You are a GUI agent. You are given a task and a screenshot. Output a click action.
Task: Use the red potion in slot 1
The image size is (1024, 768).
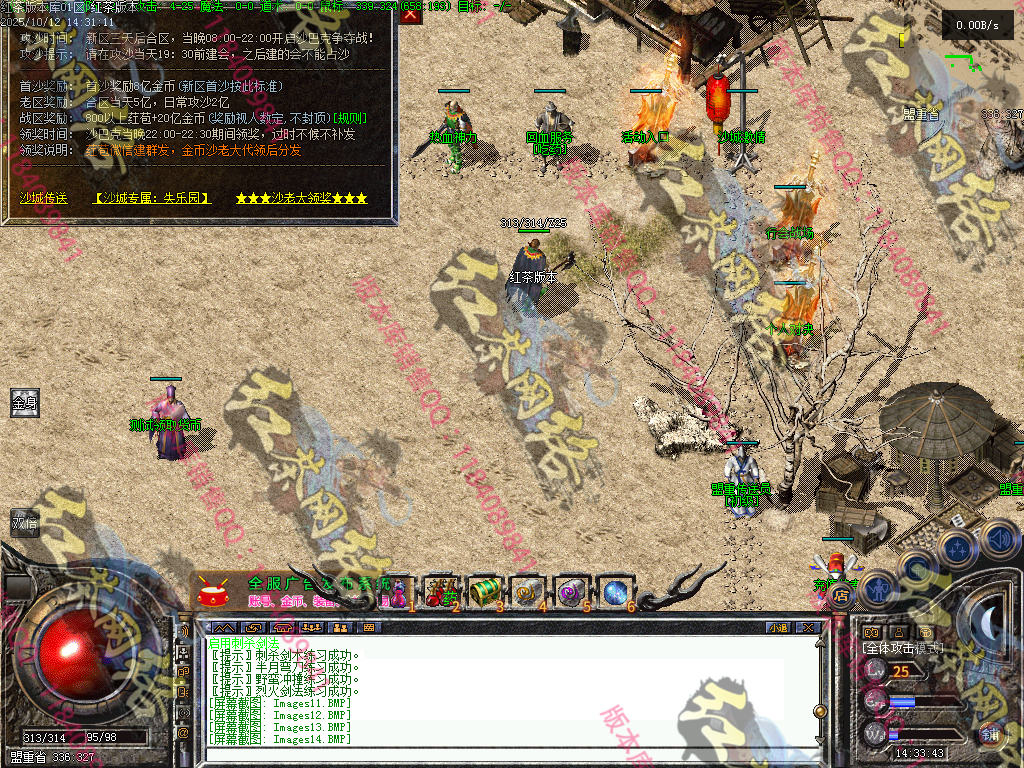coord(398,592)
